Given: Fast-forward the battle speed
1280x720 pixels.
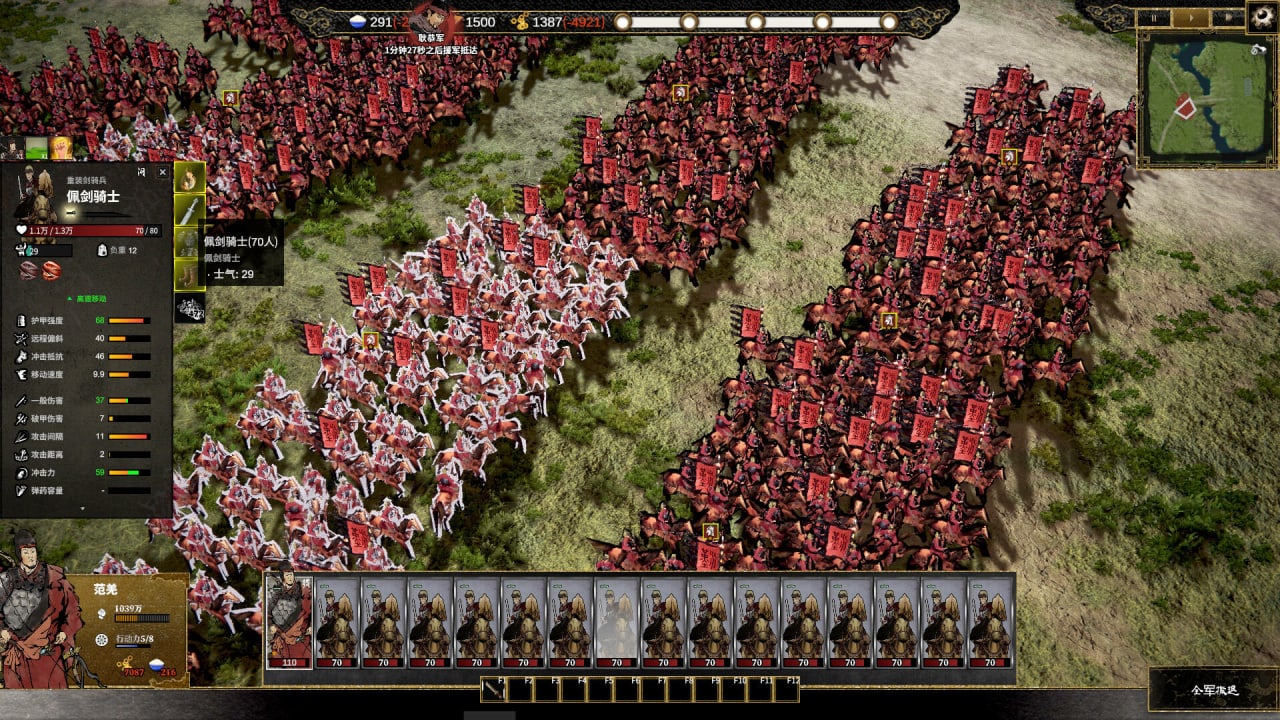Looking at the screenshot, I should point(1226,17).
